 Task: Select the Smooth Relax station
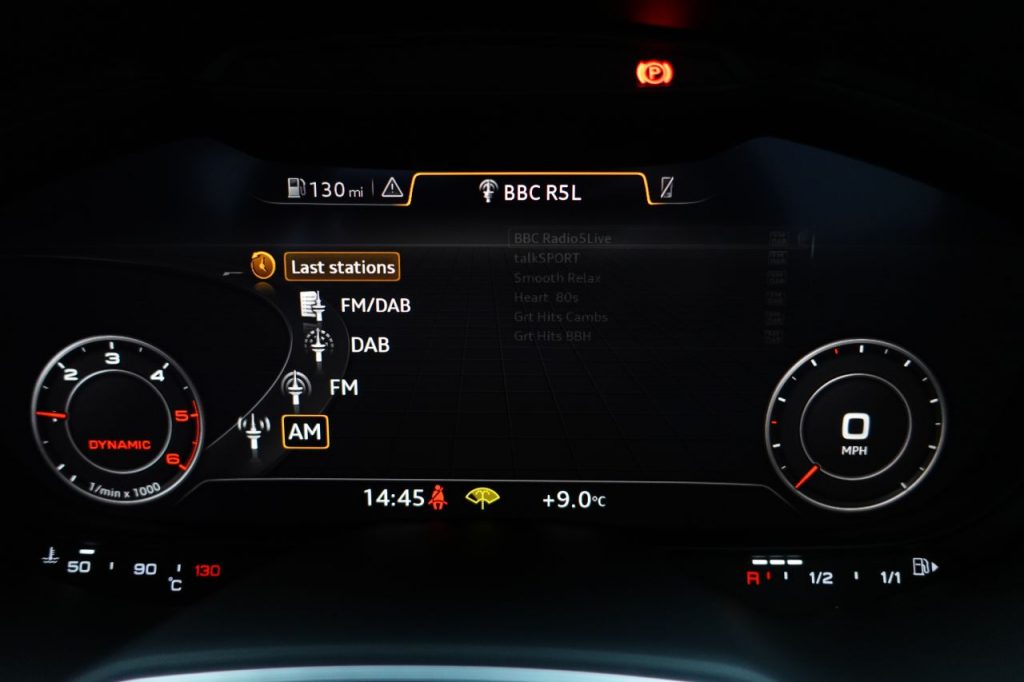click(557, 278)
